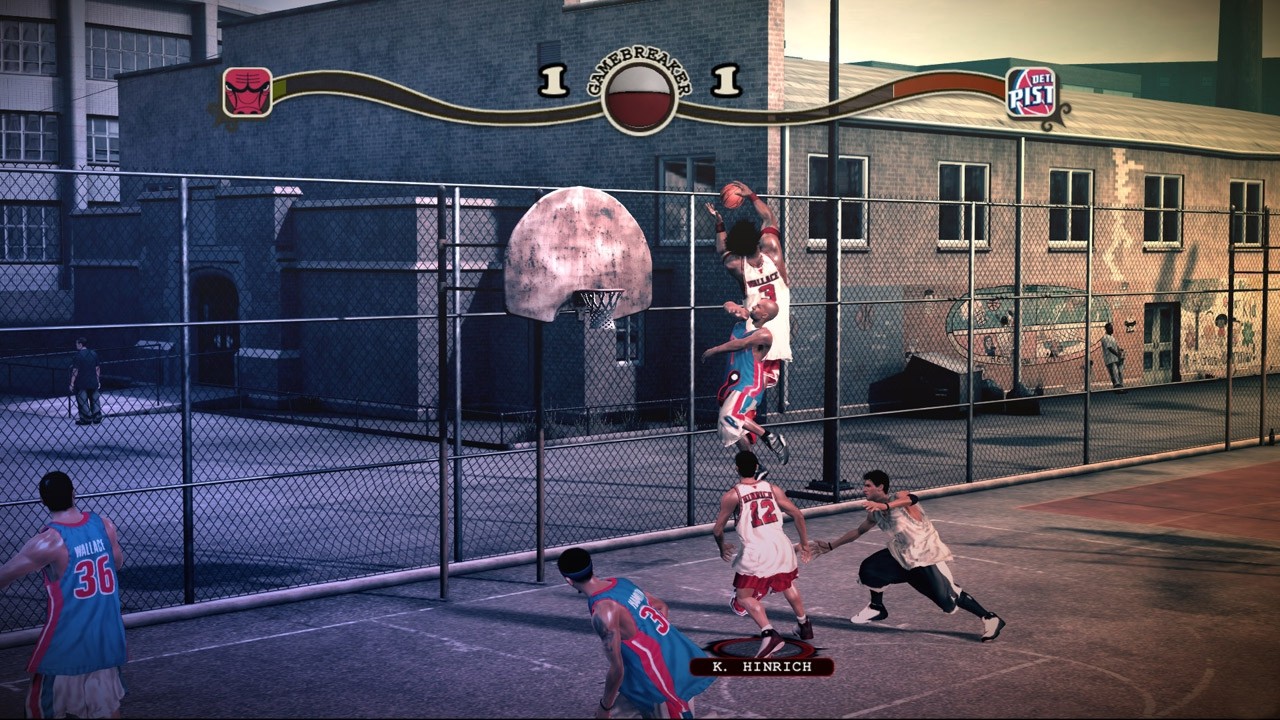1280x720 pixels.
Task: Select the K. Hinrich player name tag
Action: click(x=761, y=666)
